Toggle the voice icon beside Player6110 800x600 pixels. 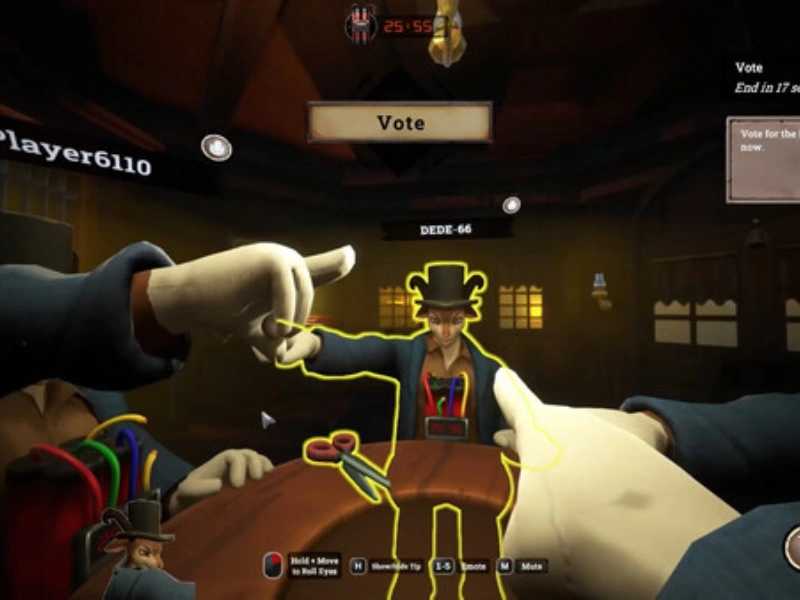(216, 148)
